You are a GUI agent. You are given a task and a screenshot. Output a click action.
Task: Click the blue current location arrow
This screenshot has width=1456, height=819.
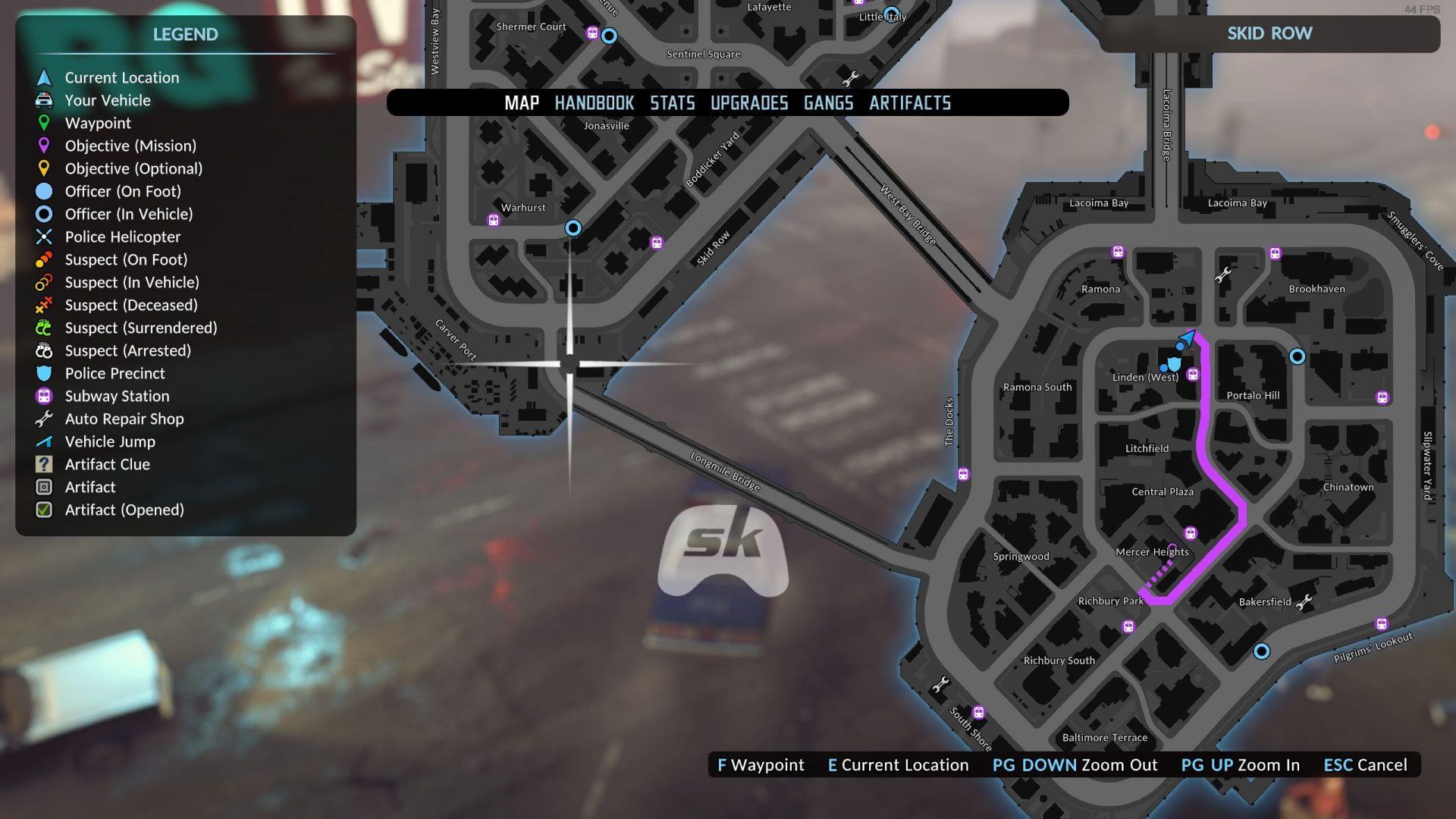(1187, 337)
